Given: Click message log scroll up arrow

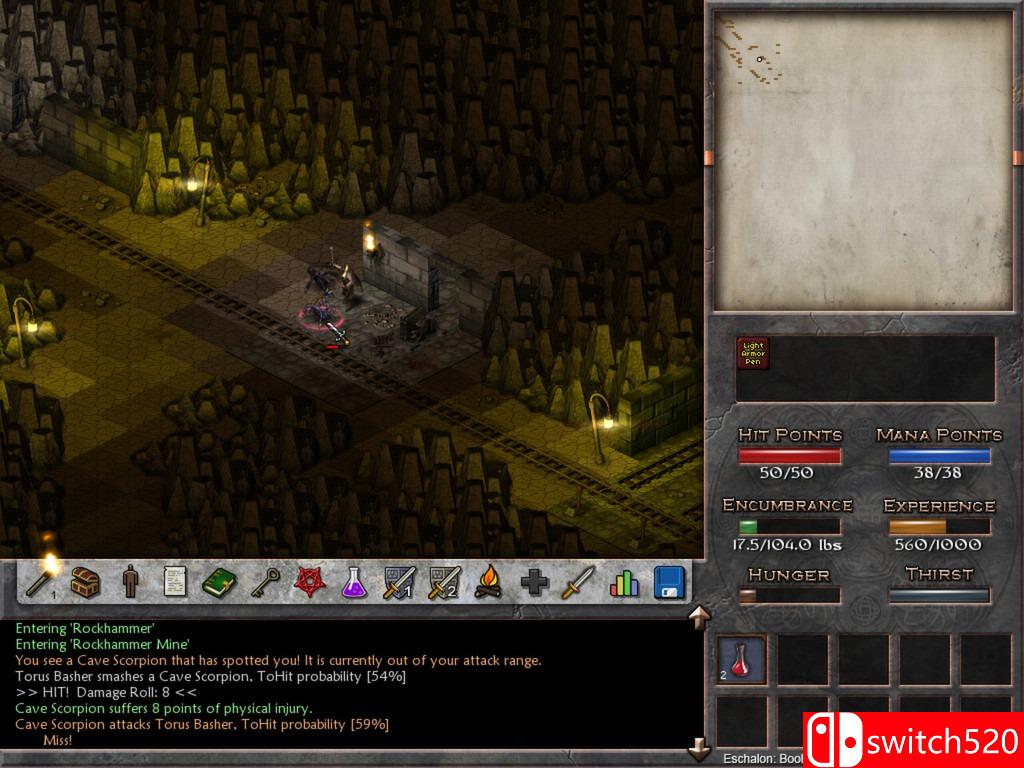Looking at the screenshot, I should coord(698,615).
